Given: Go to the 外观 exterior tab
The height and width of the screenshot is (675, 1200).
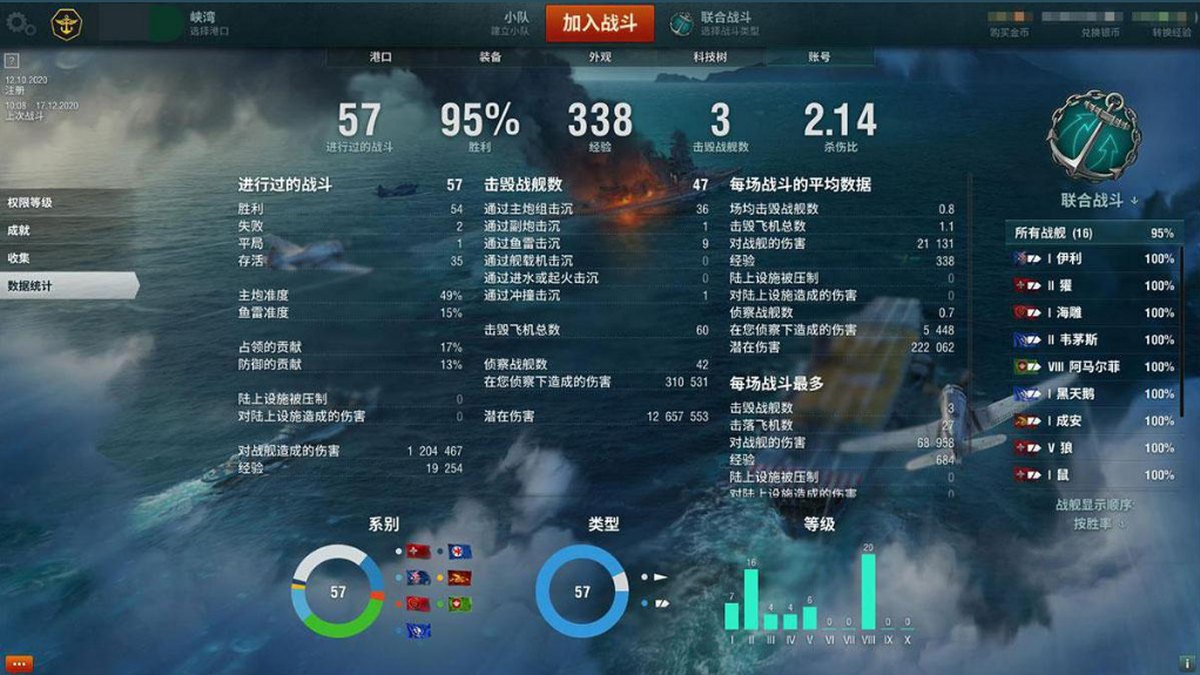Looking at the screenshot, I should click(x=600, y=58).
